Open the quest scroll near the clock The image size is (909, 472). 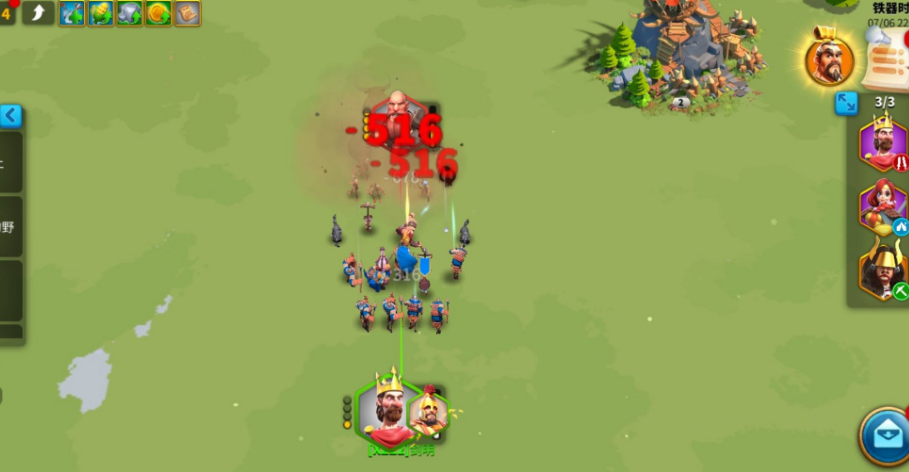[x=883, y=60]
